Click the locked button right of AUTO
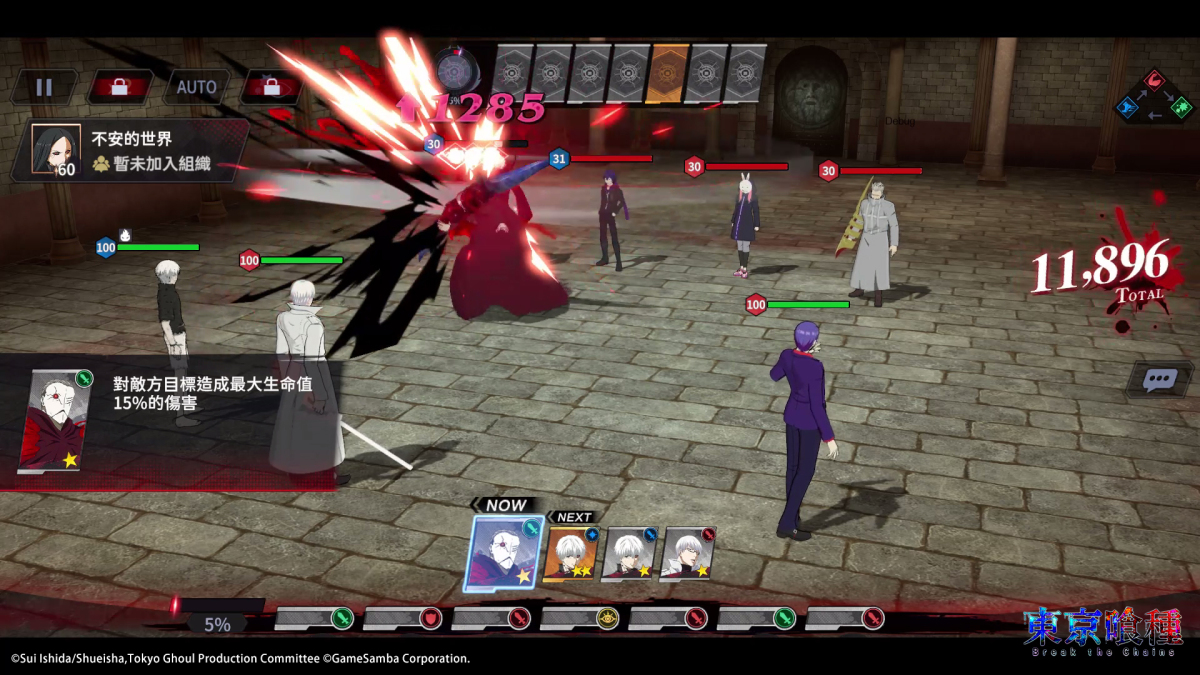Screen dimensions: 1200x675 click(x=271, y=87)
